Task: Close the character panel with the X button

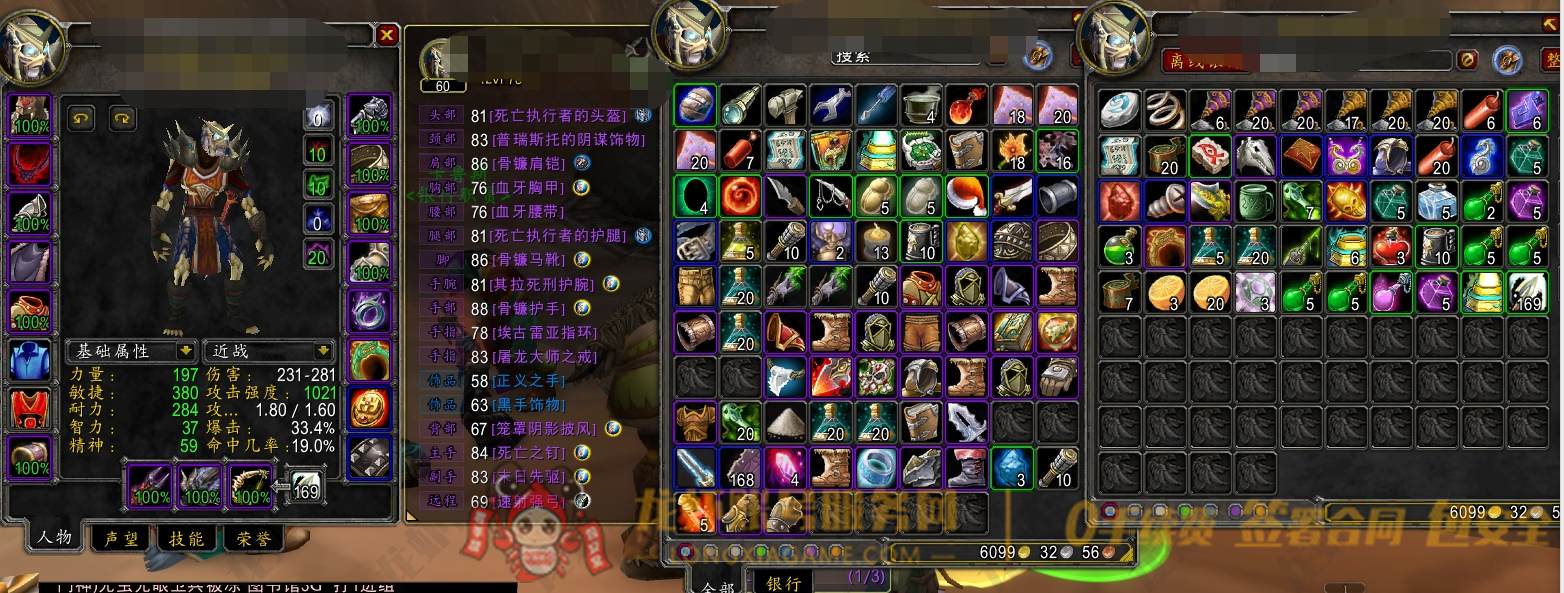Action: (x=387, y=36)
